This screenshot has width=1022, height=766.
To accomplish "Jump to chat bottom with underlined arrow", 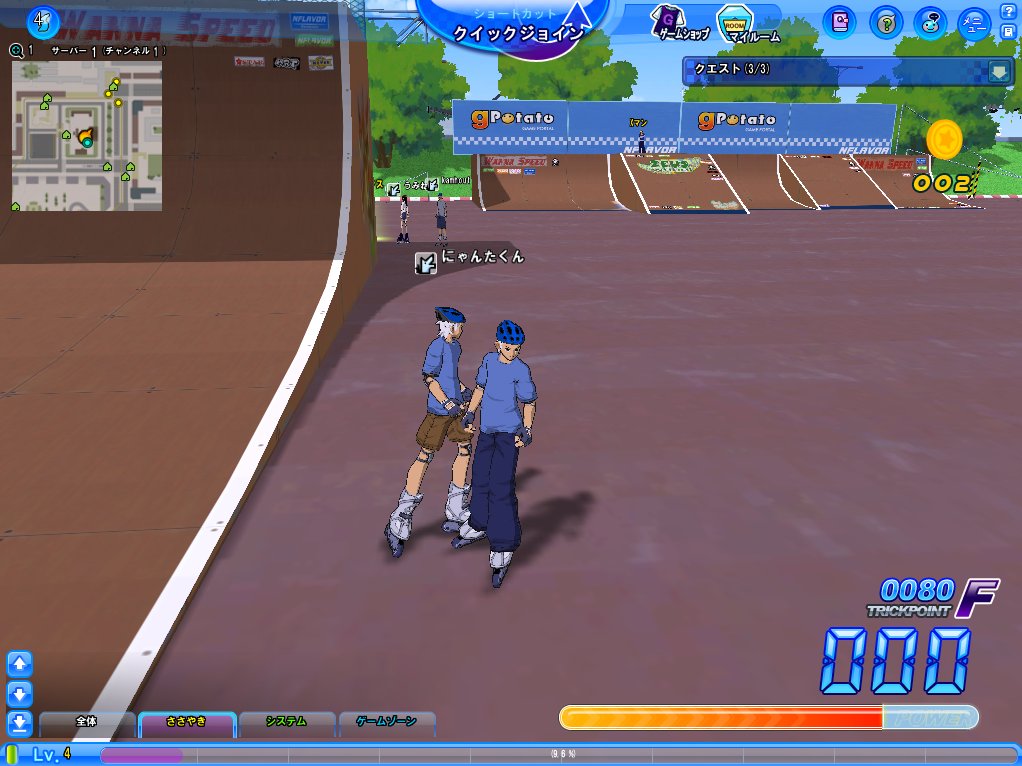I will click(20, 722).
